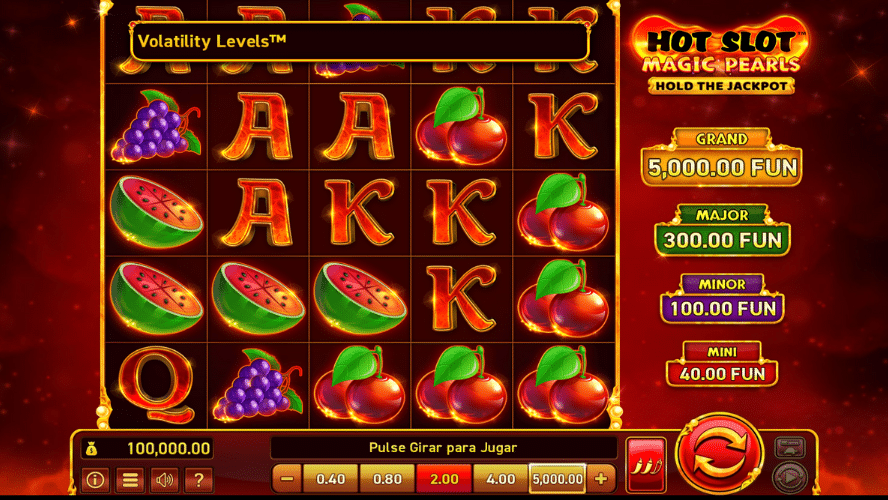888x500 pixels.
Task: Increase the bet with the plus button
Action: point(601,479)
